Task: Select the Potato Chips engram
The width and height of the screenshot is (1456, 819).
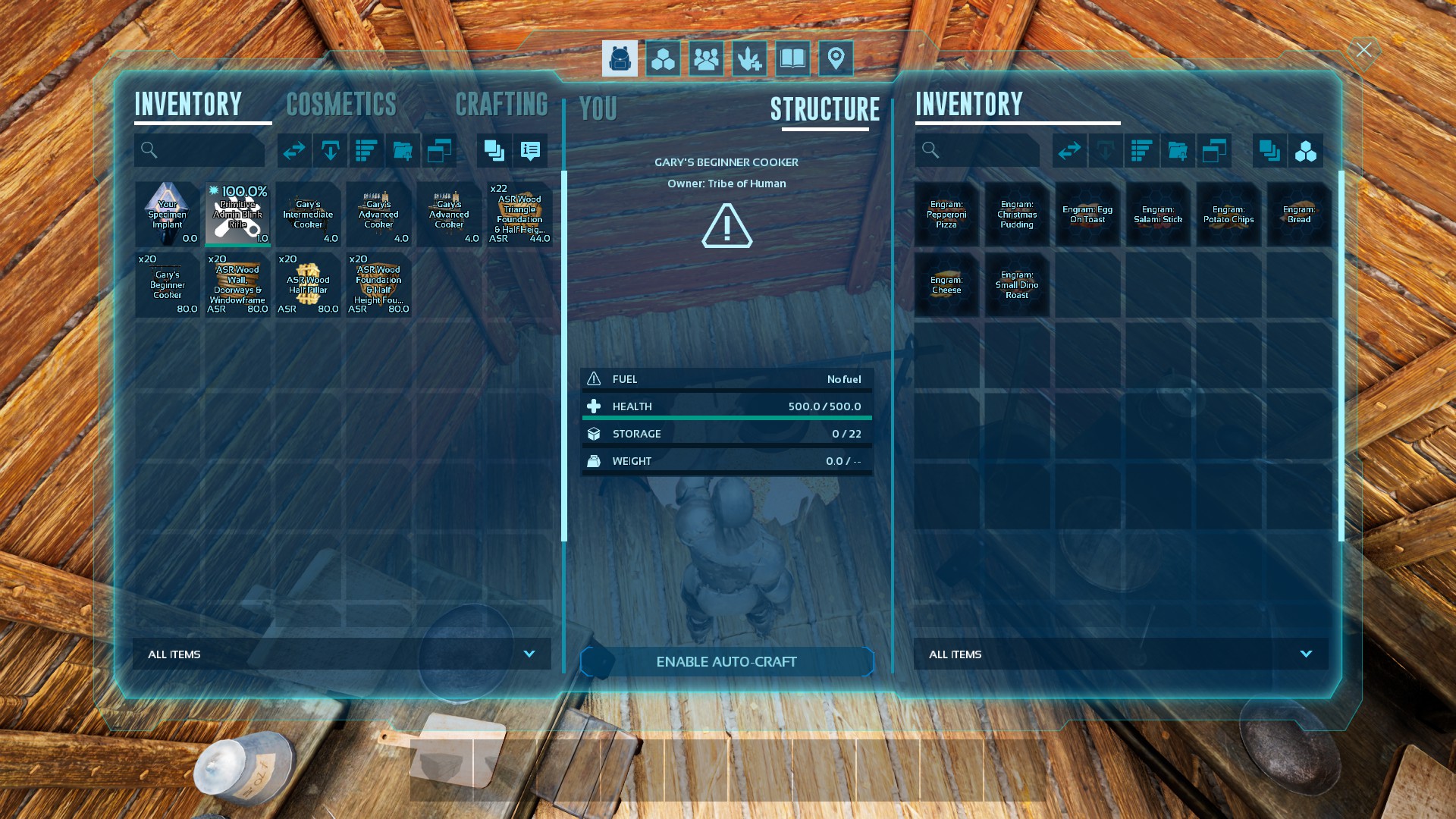Action: pyautogui.click(x=1228, y=214)
